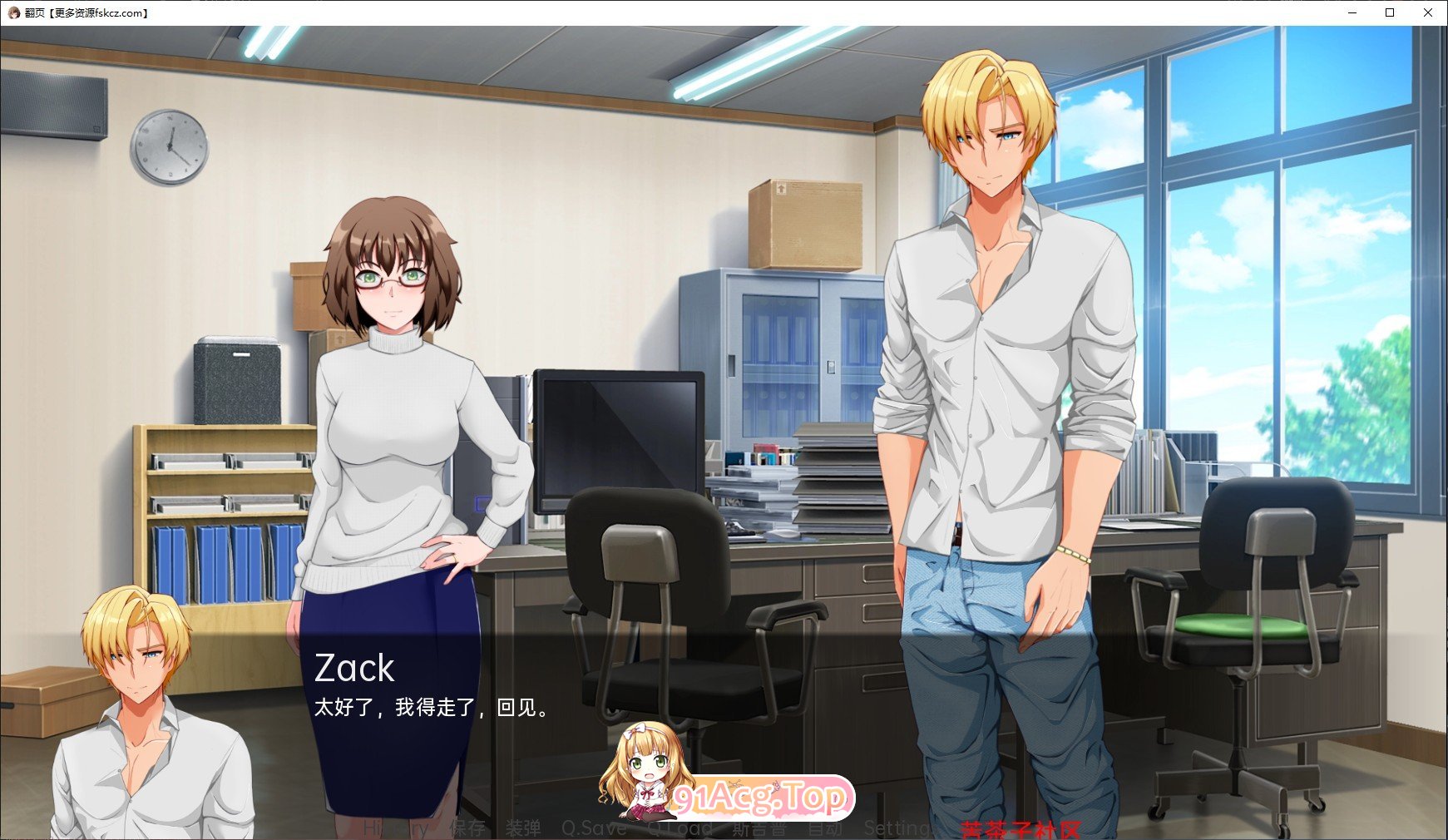Enable auto-play mode with 自动
This screenshot has width=1448, height=840.
pyautogui.click(x=826, y=828)
